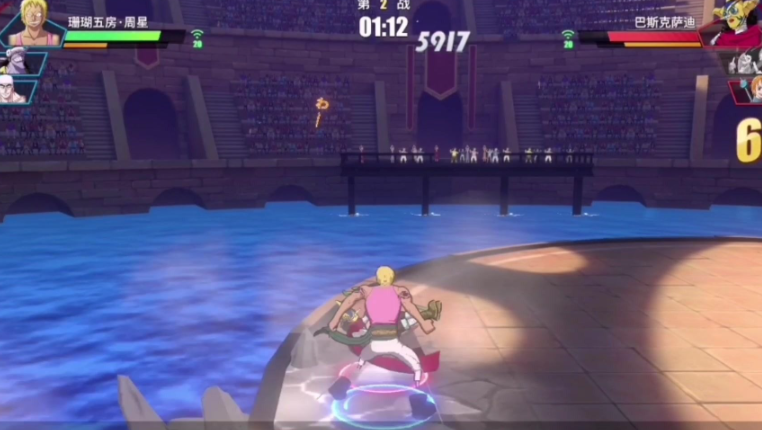
Task: Select the blonde fighter's main portrait
Action: click(x=32, y=24)
